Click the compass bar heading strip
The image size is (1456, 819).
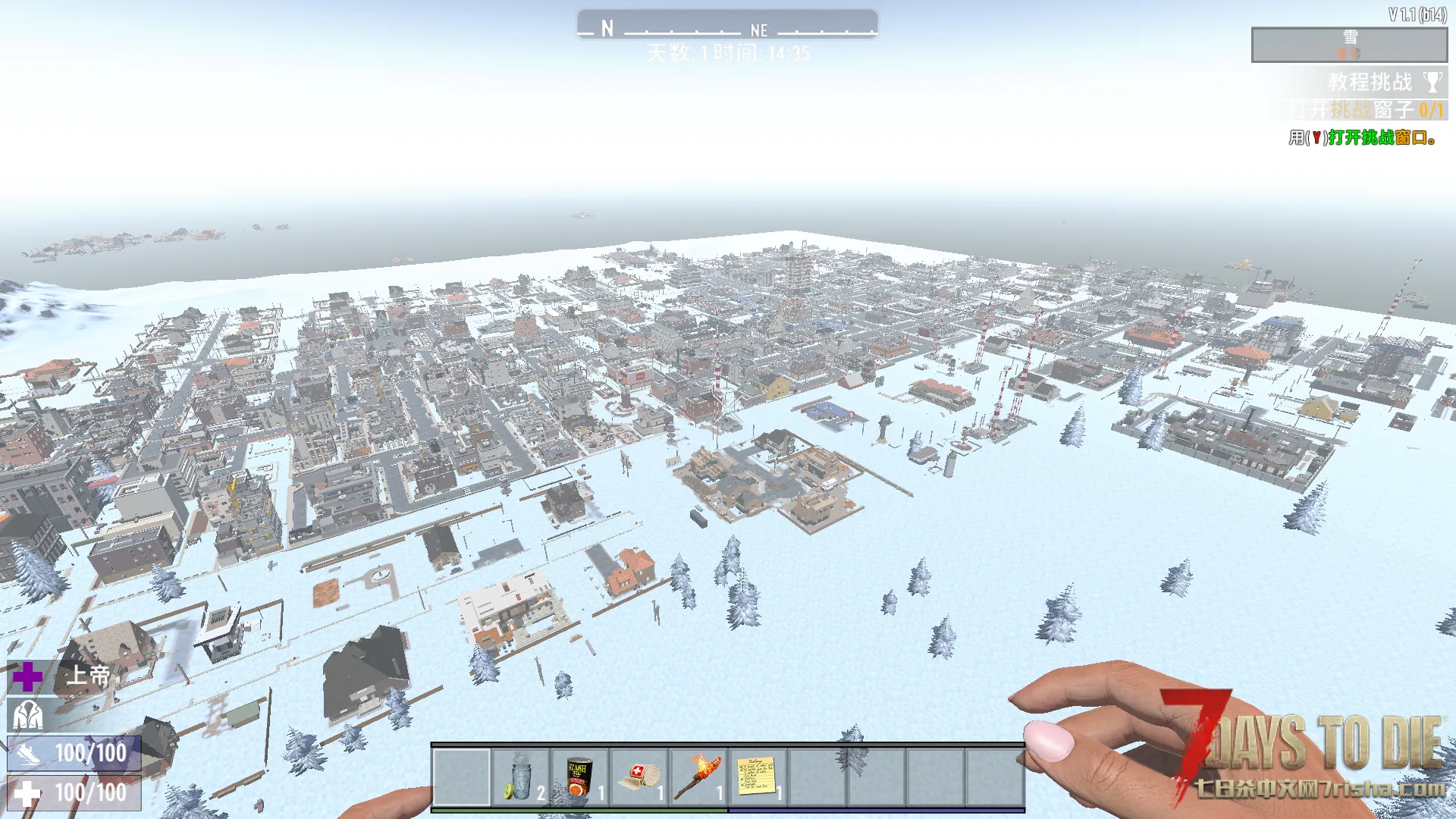tap(726, 27)
